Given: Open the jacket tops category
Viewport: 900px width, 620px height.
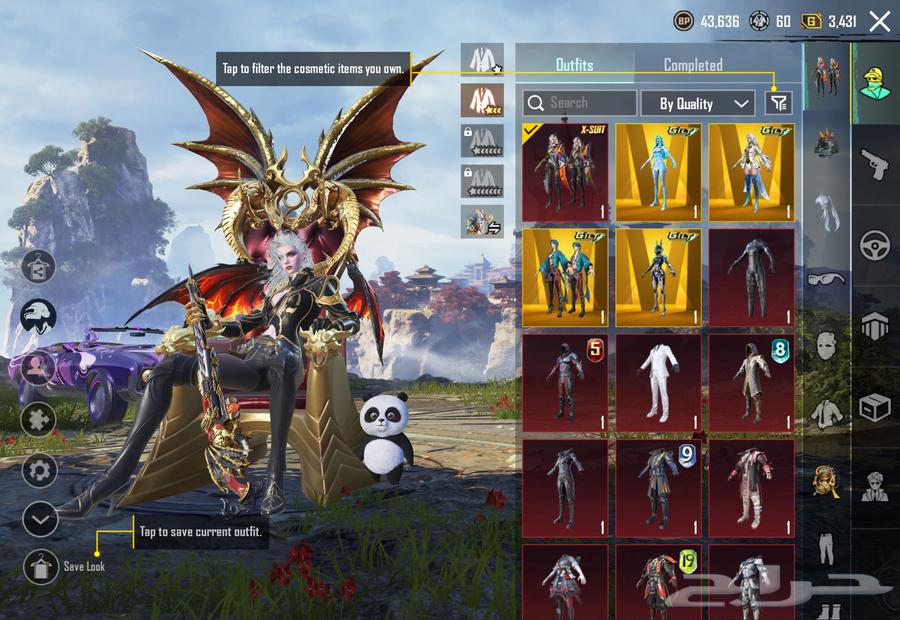Looking at the screenshot, I should [x=826, y=411].
